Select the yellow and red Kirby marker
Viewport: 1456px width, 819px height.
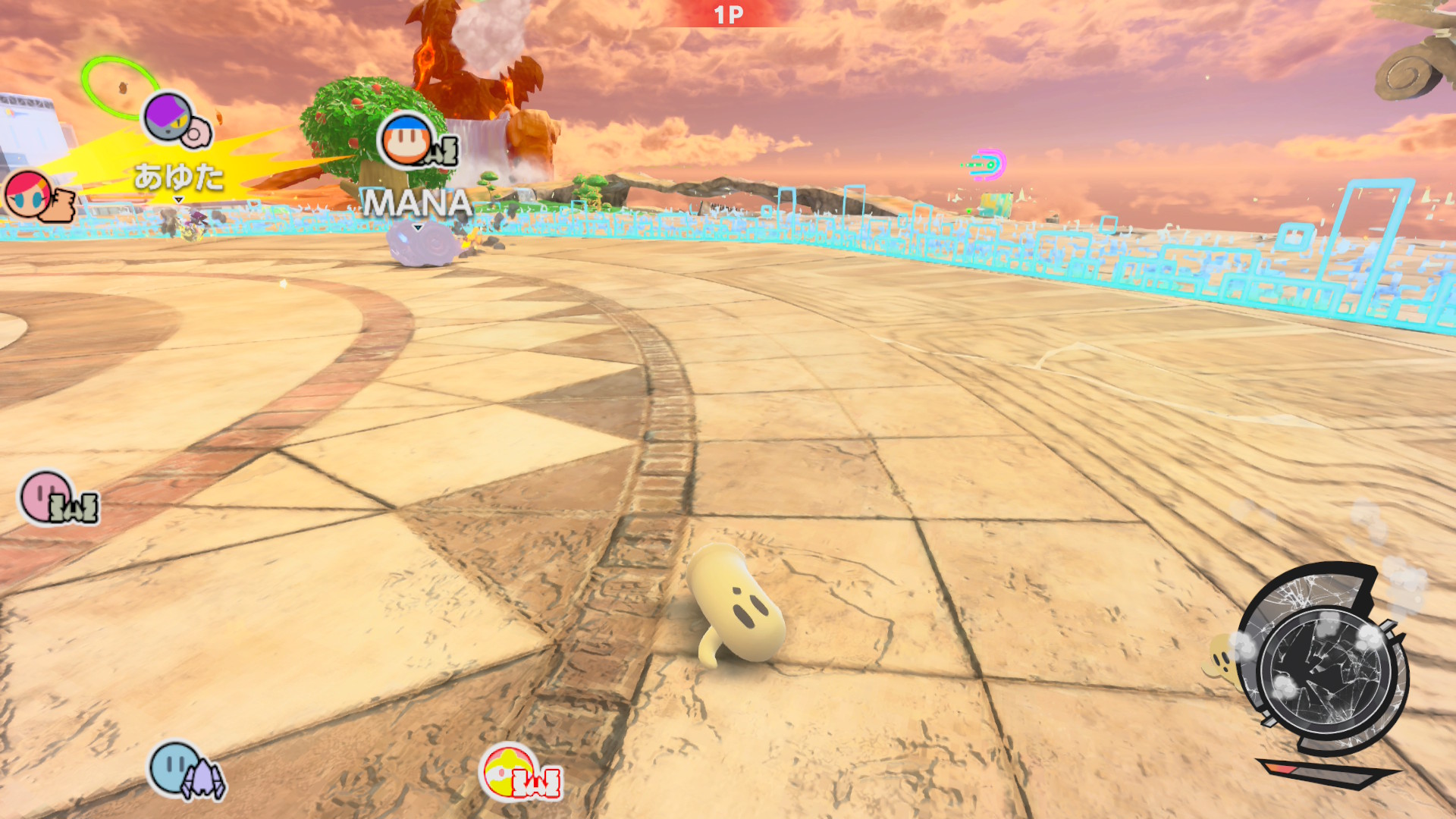pyautogui.click(x=507, y=771)
